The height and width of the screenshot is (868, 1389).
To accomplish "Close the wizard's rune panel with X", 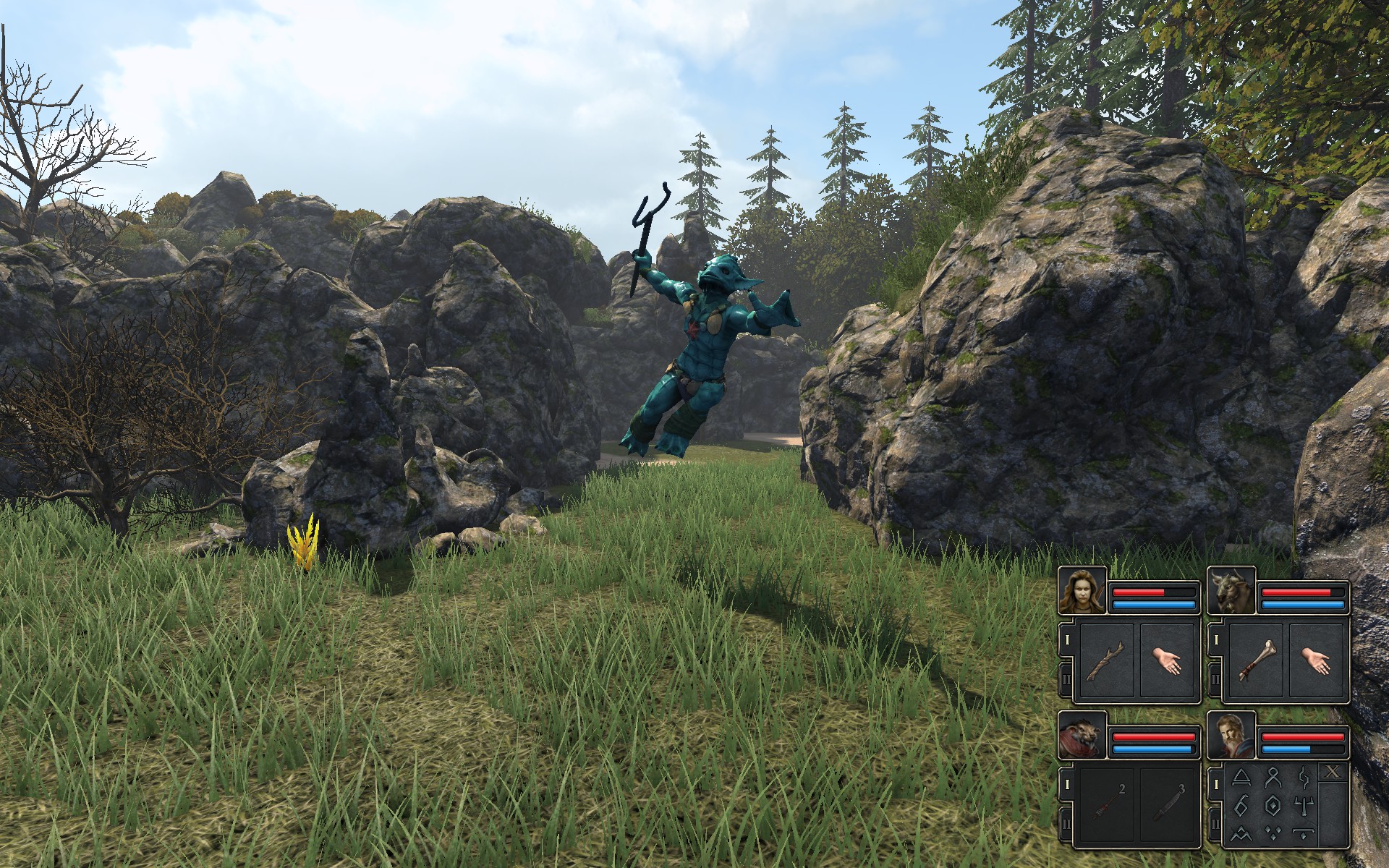I will (x=1333, y=773).
